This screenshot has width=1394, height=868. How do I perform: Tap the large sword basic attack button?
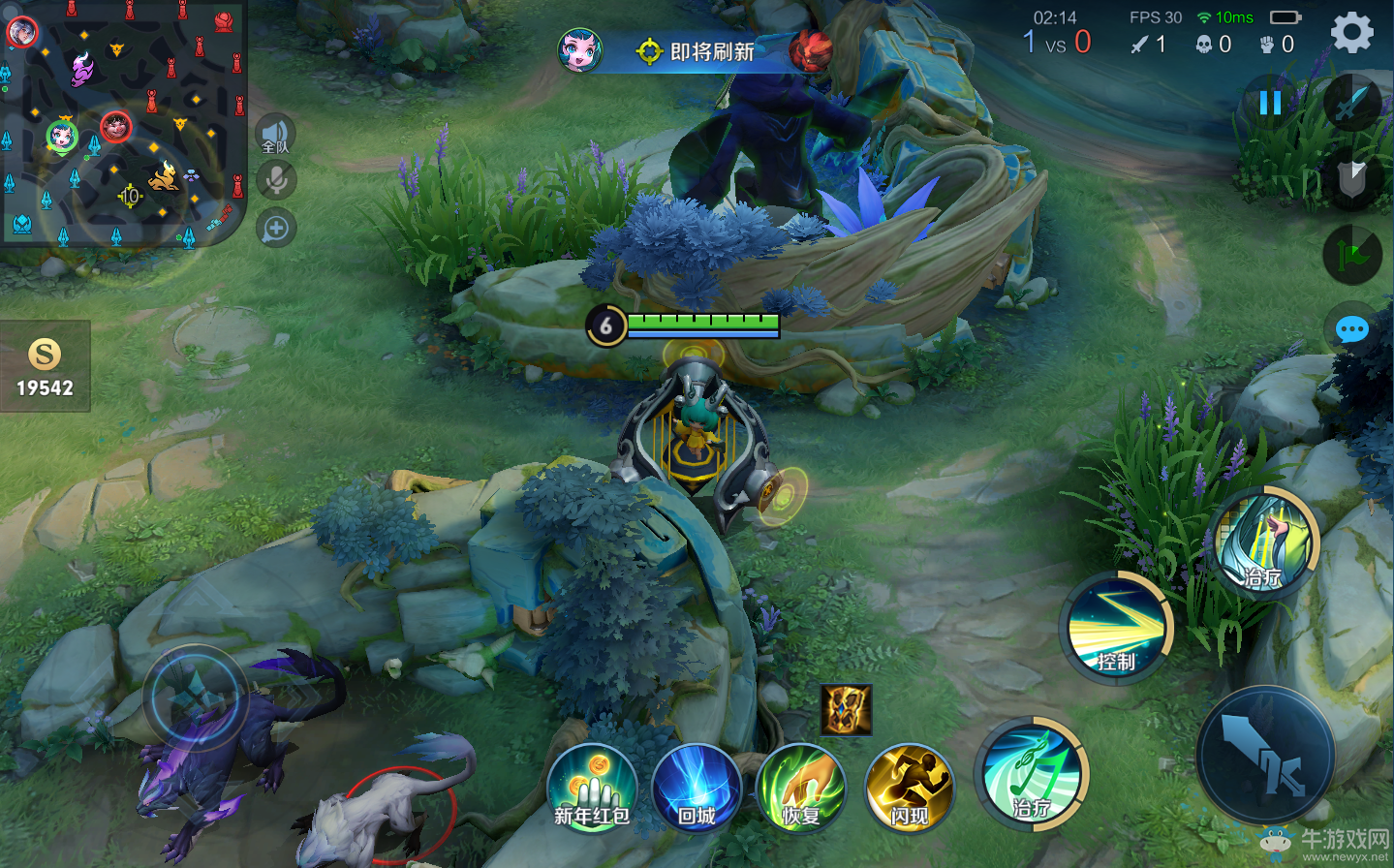(x=1265, y=757)
